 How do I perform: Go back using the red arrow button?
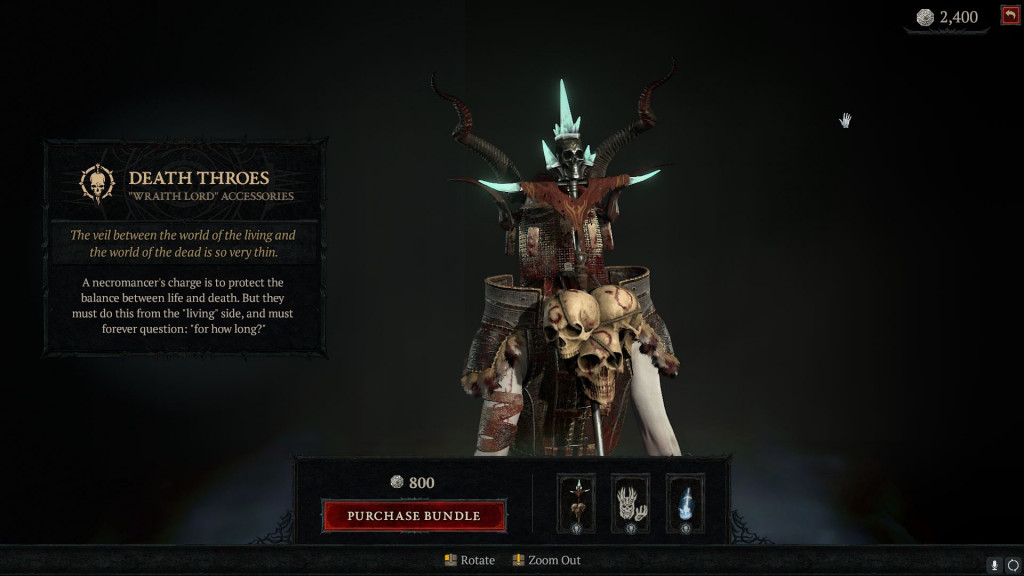click(x=1009, y=16)
